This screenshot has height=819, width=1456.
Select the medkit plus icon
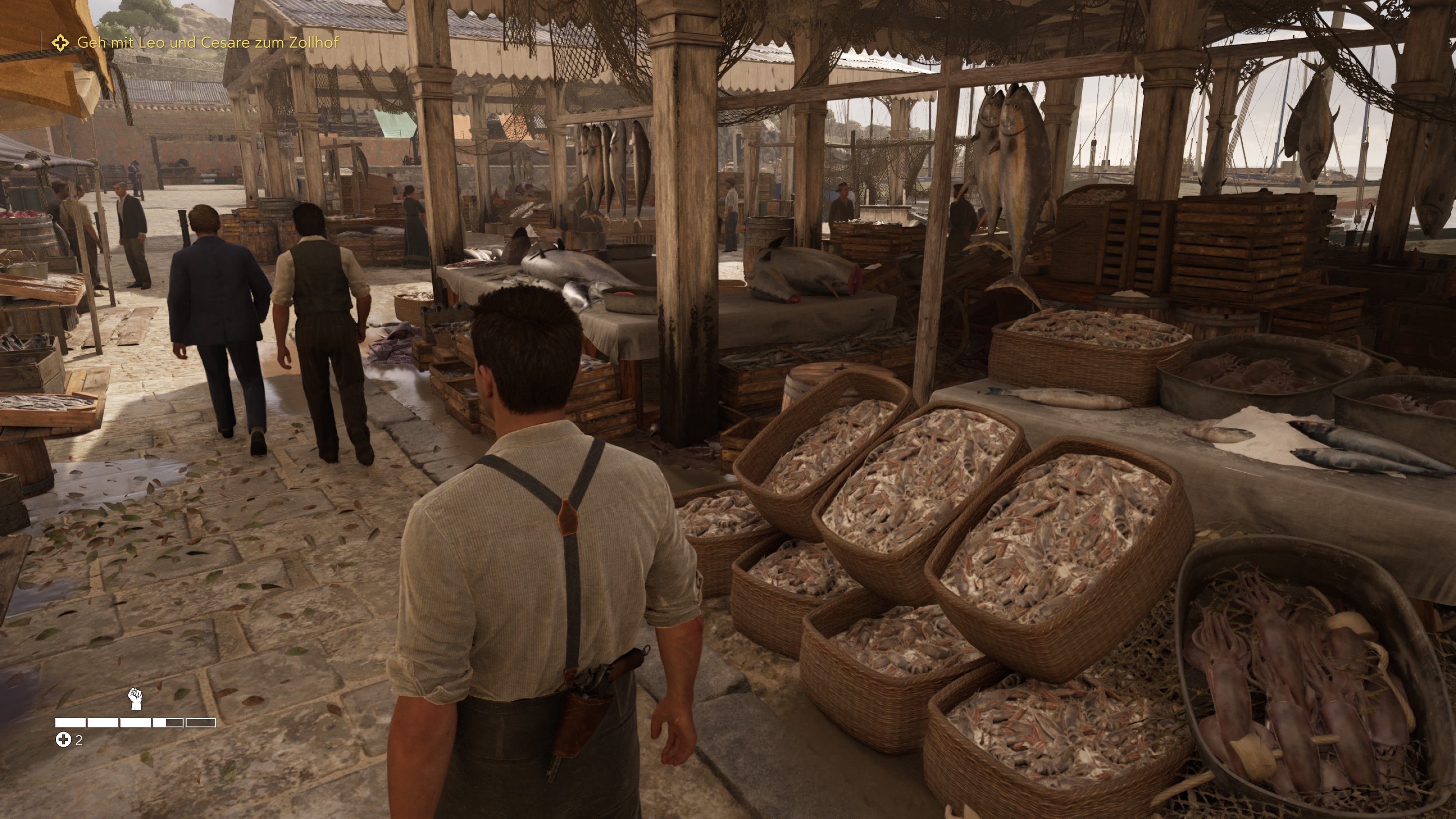63,739
